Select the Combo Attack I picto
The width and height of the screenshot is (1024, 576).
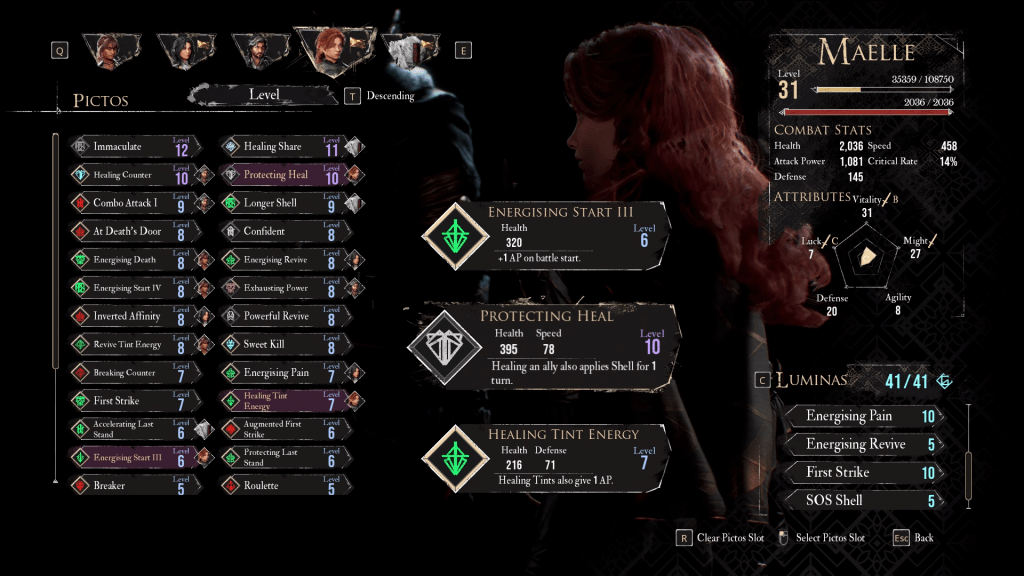130,203
